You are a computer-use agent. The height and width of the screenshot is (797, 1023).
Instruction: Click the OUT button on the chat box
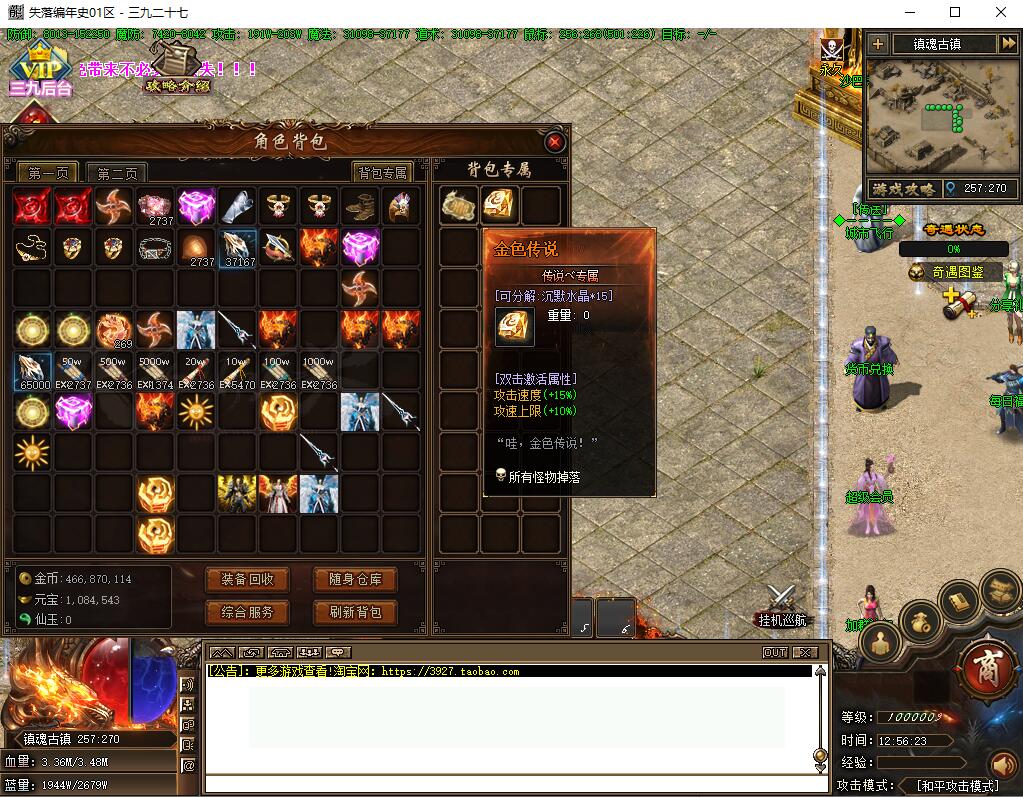tap(774, 653)
